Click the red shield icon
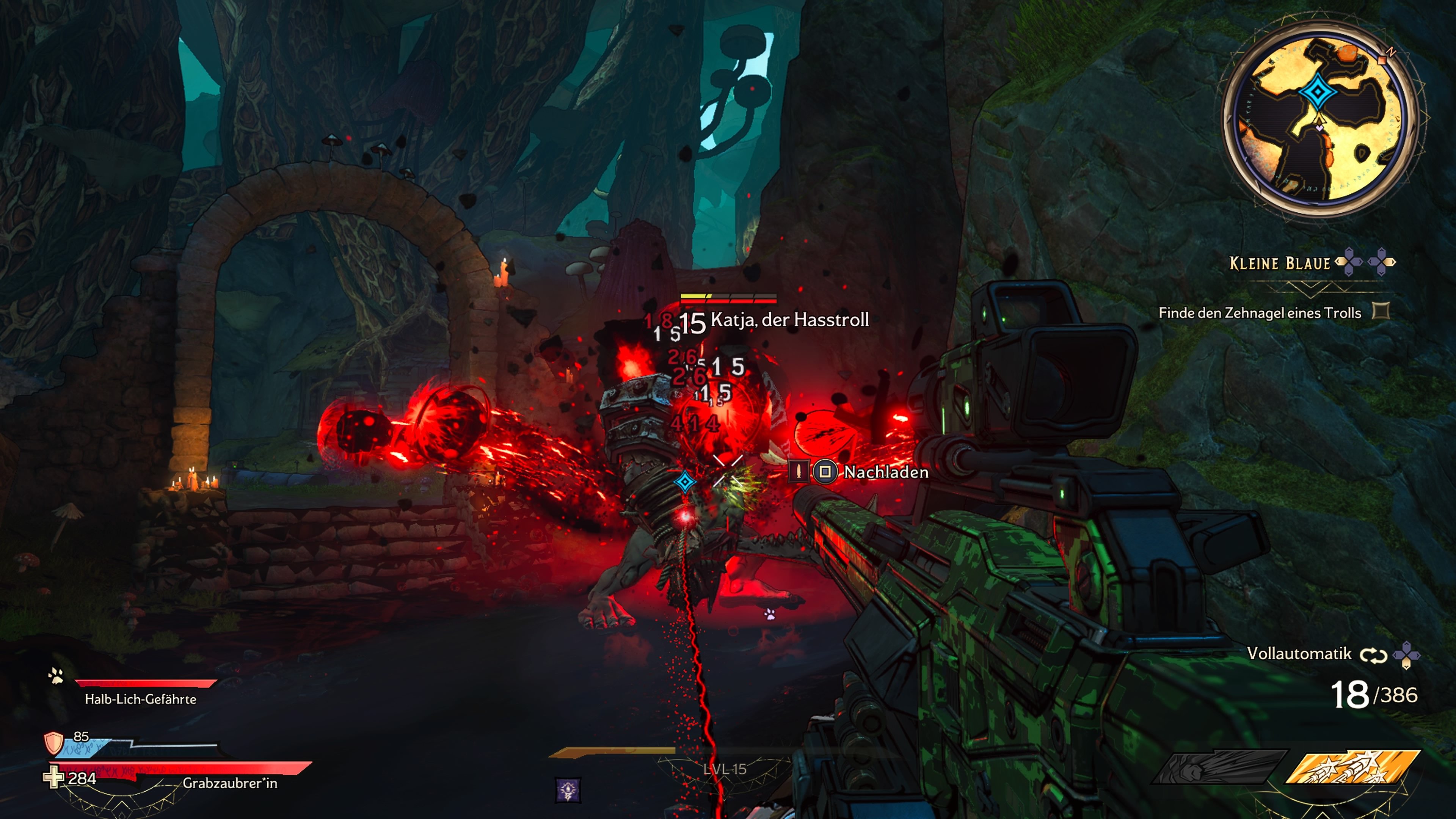Viewport: 1456px width, 819px height. pyautogui.click(x=54, y=743)
